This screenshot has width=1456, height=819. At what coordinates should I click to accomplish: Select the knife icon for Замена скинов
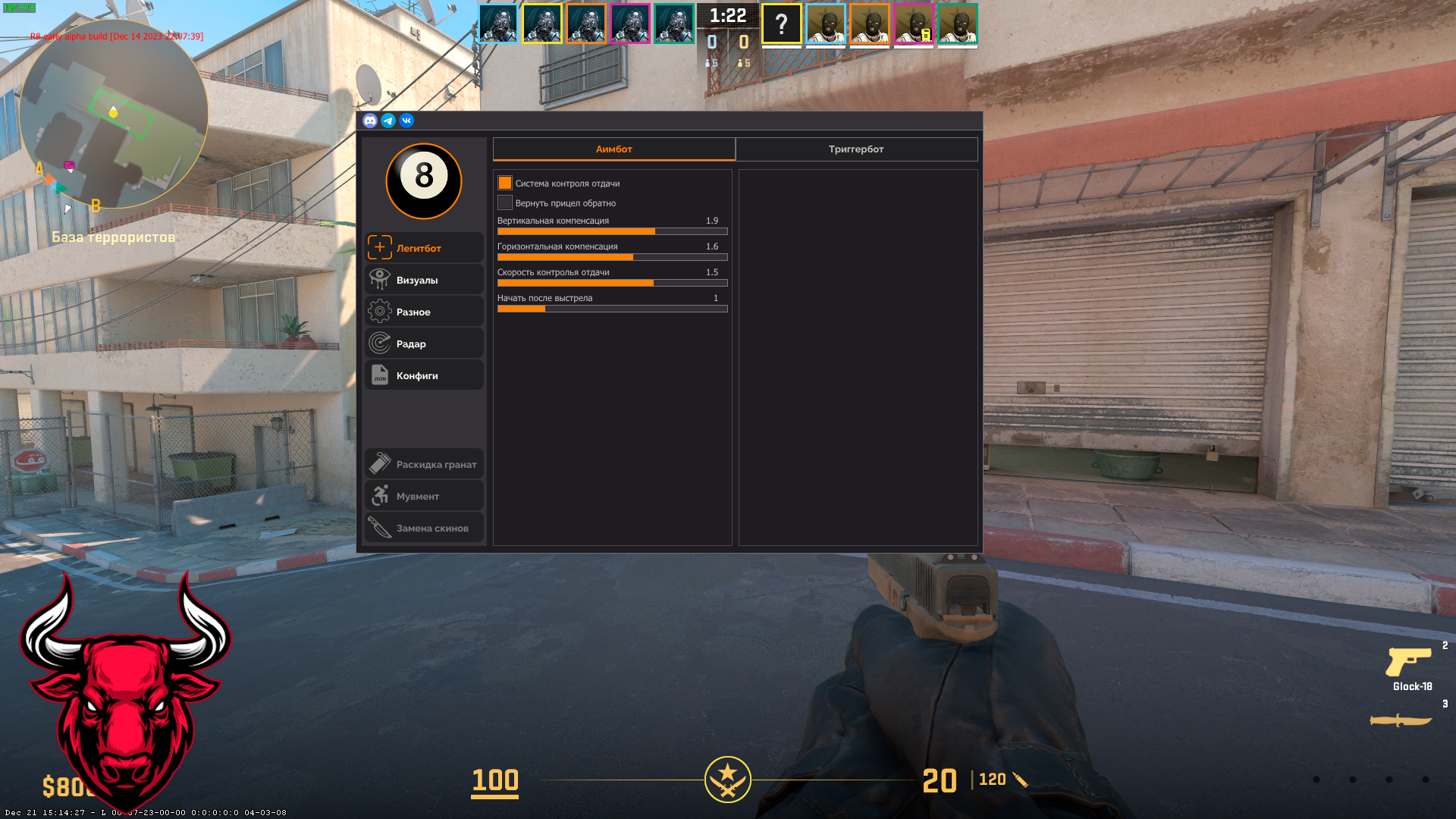point(379,527)
